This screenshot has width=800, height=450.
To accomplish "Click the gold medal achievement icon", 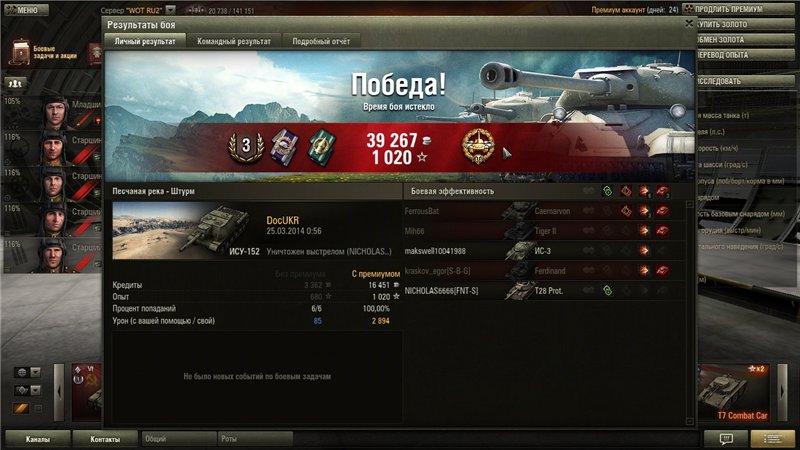I will click(x=476, y=147).
